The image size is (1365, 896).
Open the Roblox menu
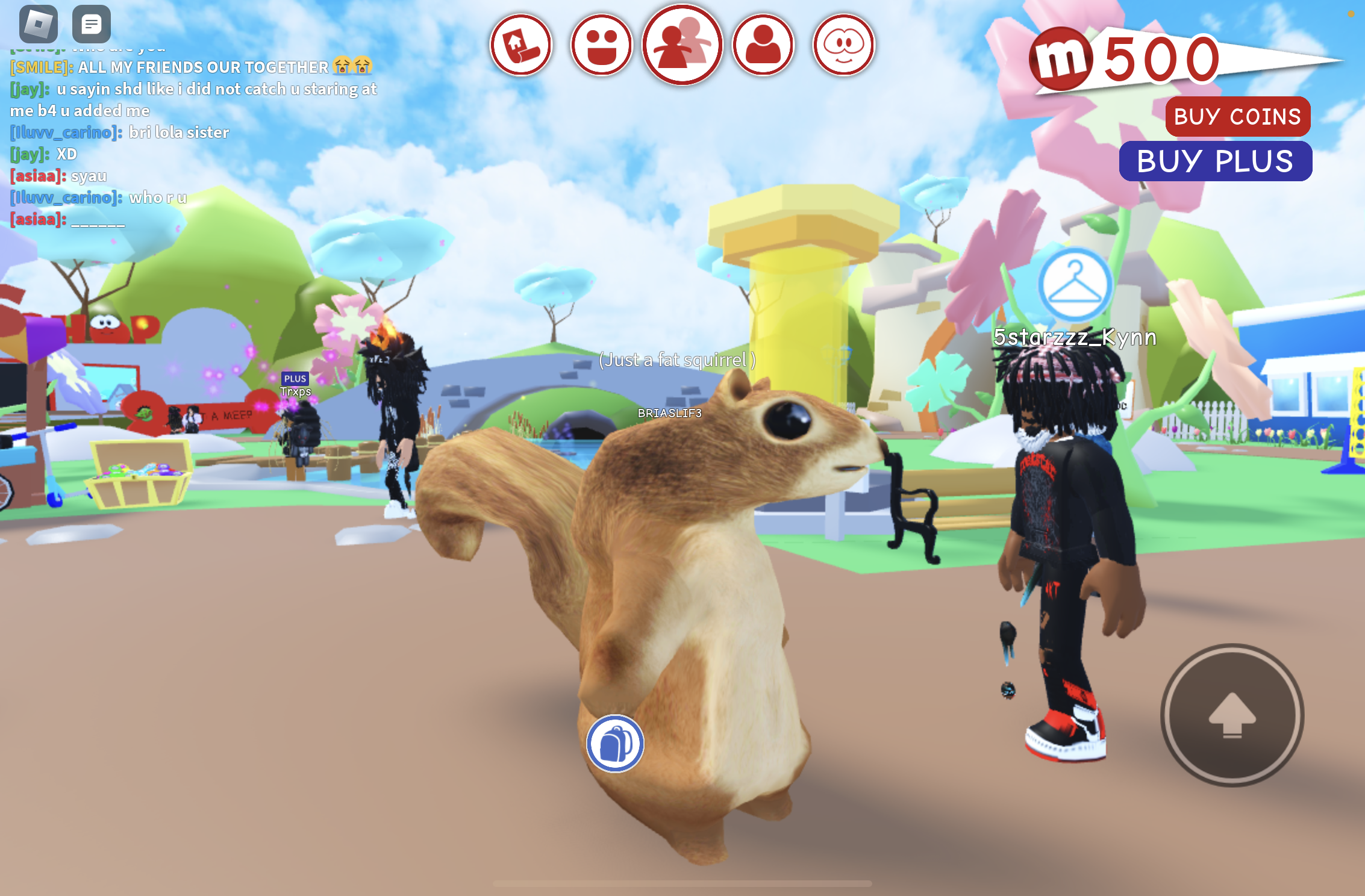39,24
